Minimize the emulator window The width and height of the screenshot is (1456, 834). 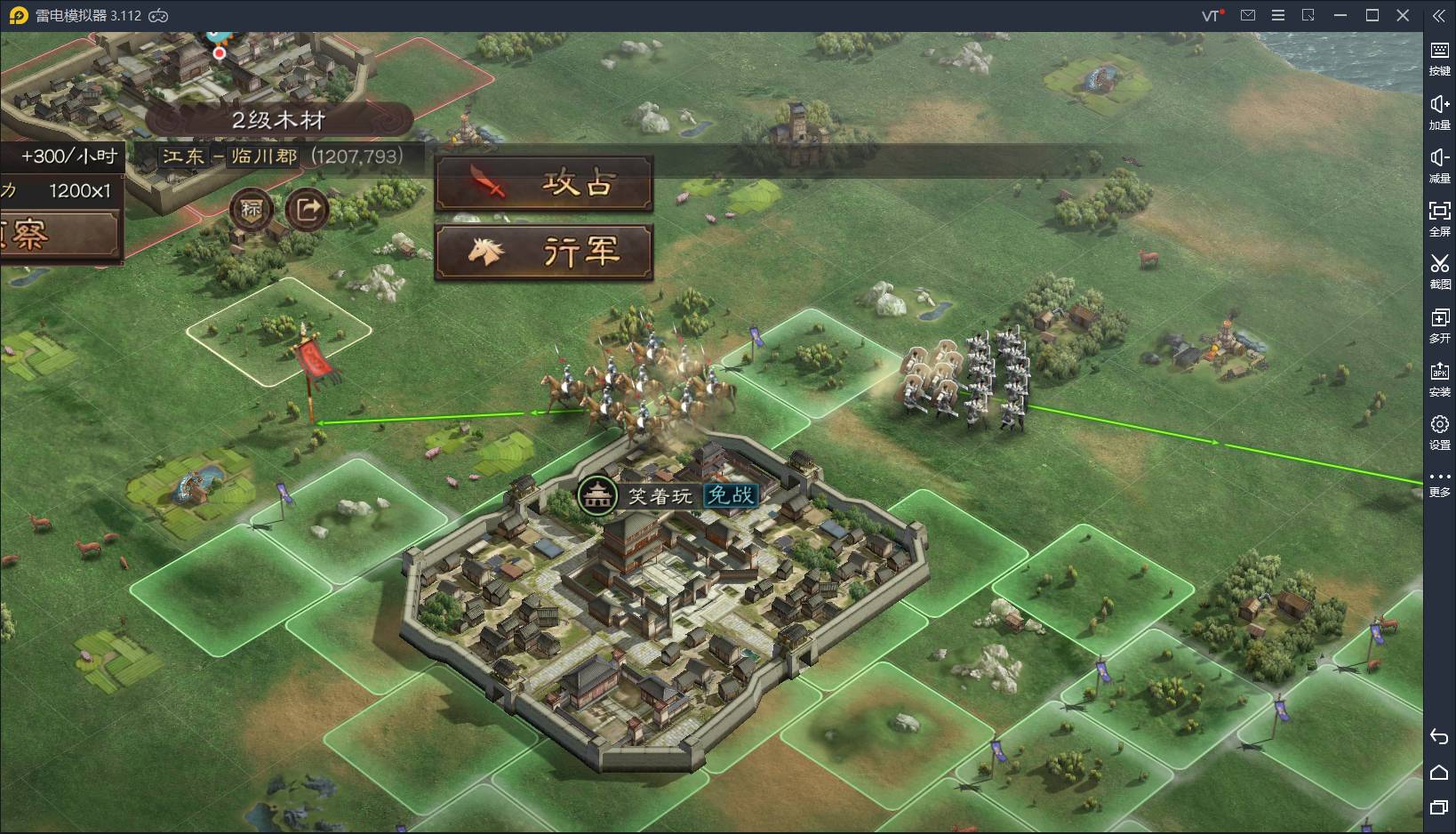click(1340, 15)
